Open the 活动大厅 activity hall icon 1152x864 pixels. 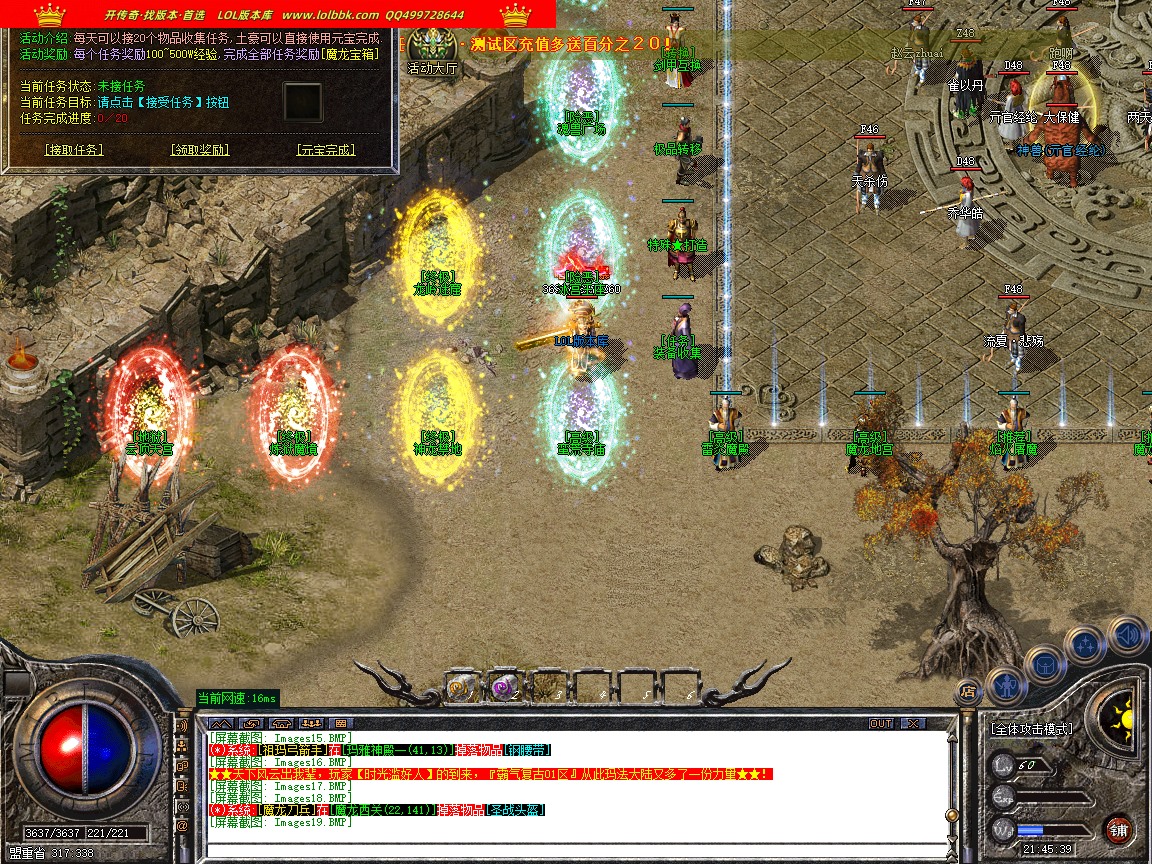click(x=433, y=48)
